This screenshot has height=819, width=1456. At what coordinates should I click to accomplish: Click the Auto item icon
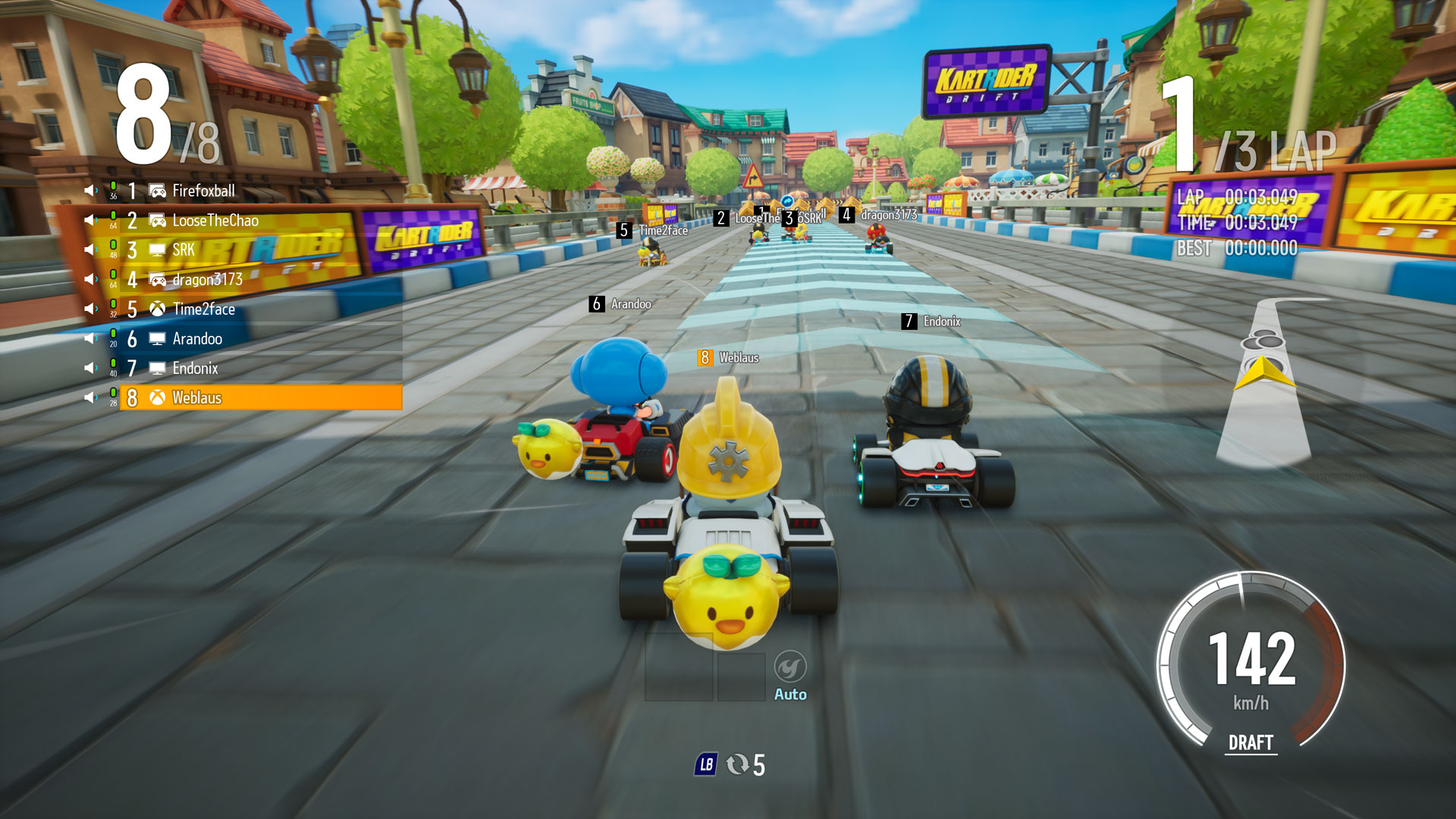point(790,667)
